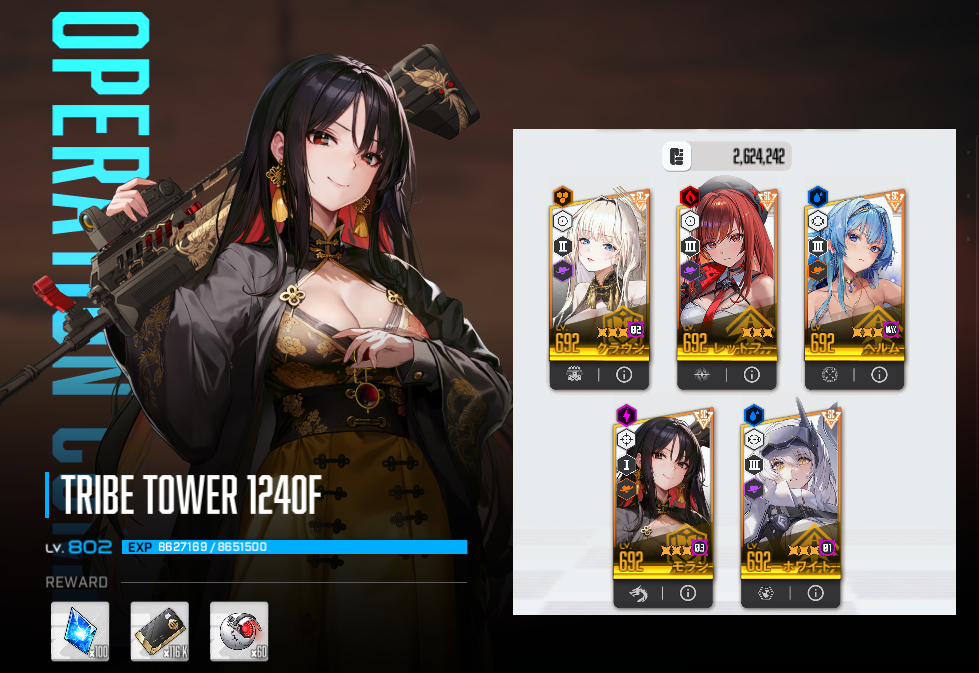Click the emblem icon under Helm's card

830,376
